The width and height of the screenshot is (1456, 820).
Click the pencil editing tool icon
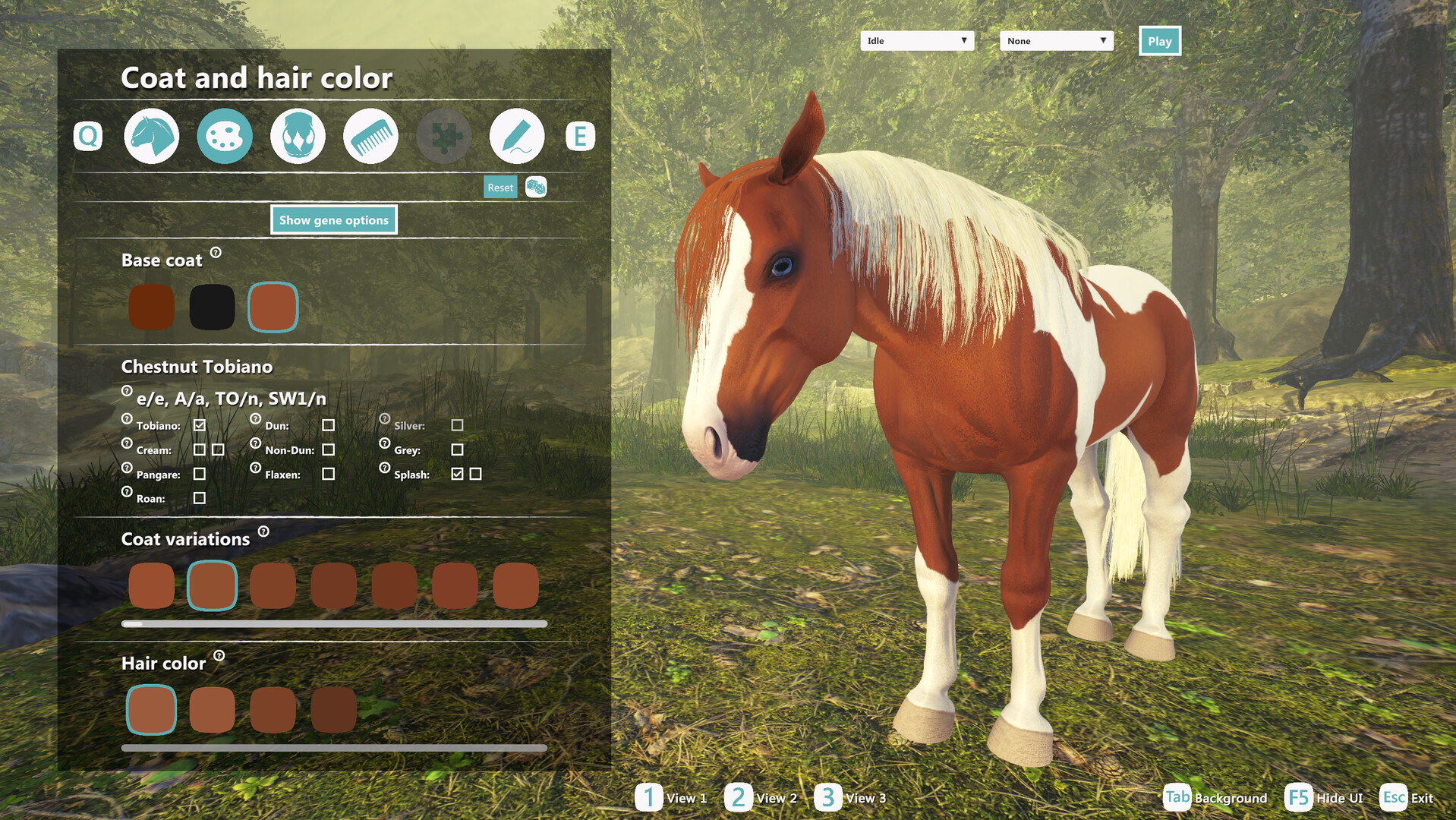click(x=517, y=137)
